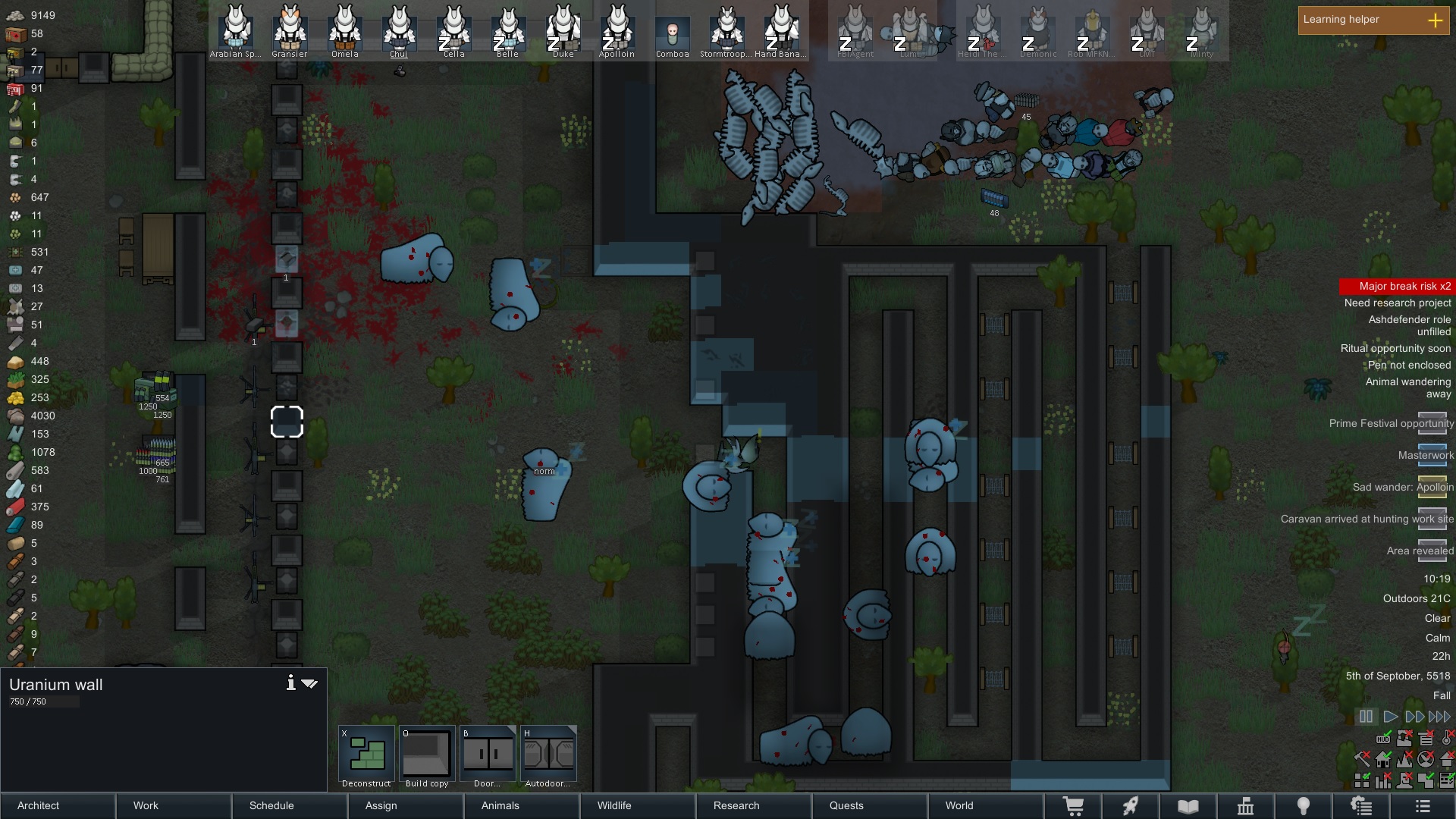Select the Autodoor build option
Screen dimensions: 1456x819
click(x=548, y=756)
